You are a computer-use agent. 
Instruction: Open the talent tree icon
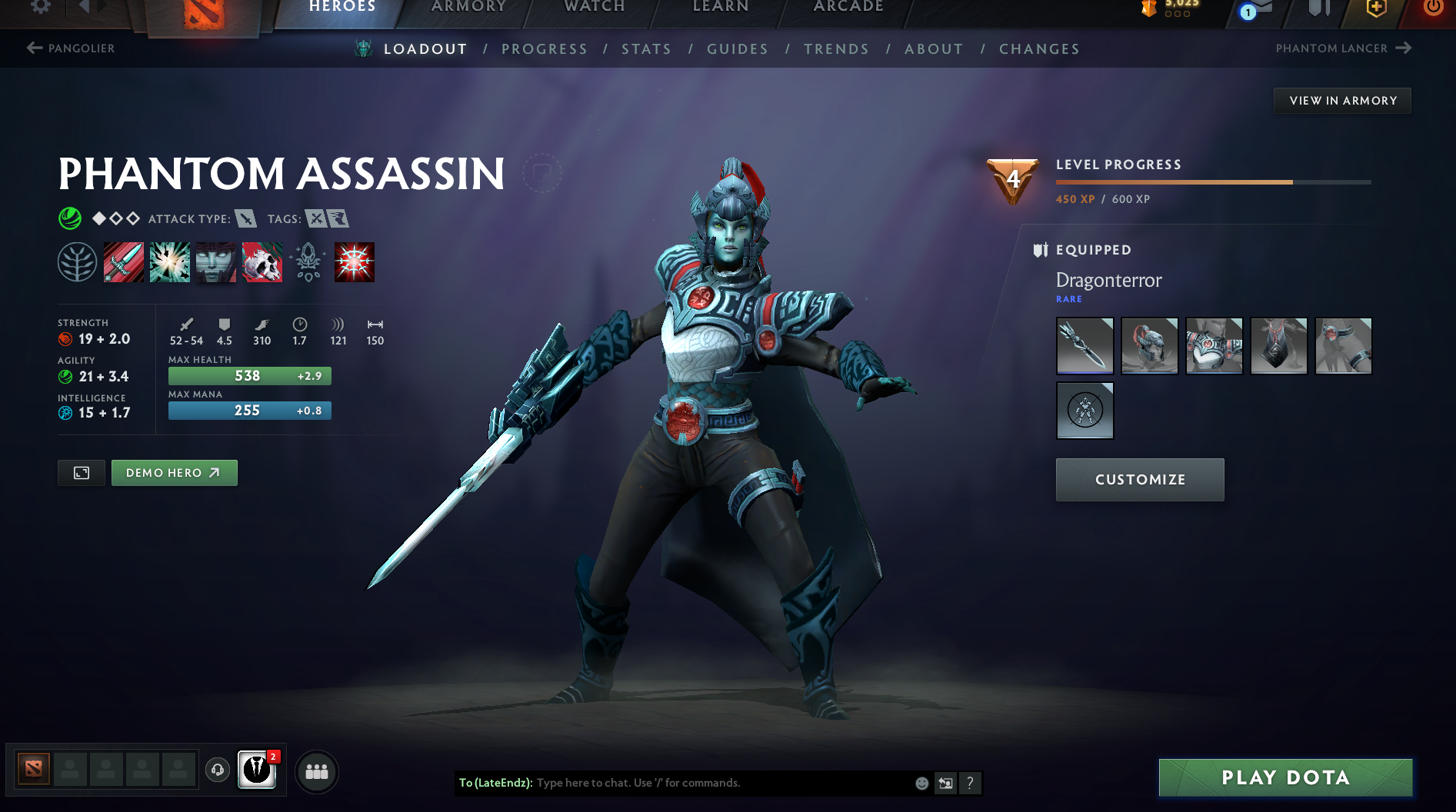click(x=77, y=262)
